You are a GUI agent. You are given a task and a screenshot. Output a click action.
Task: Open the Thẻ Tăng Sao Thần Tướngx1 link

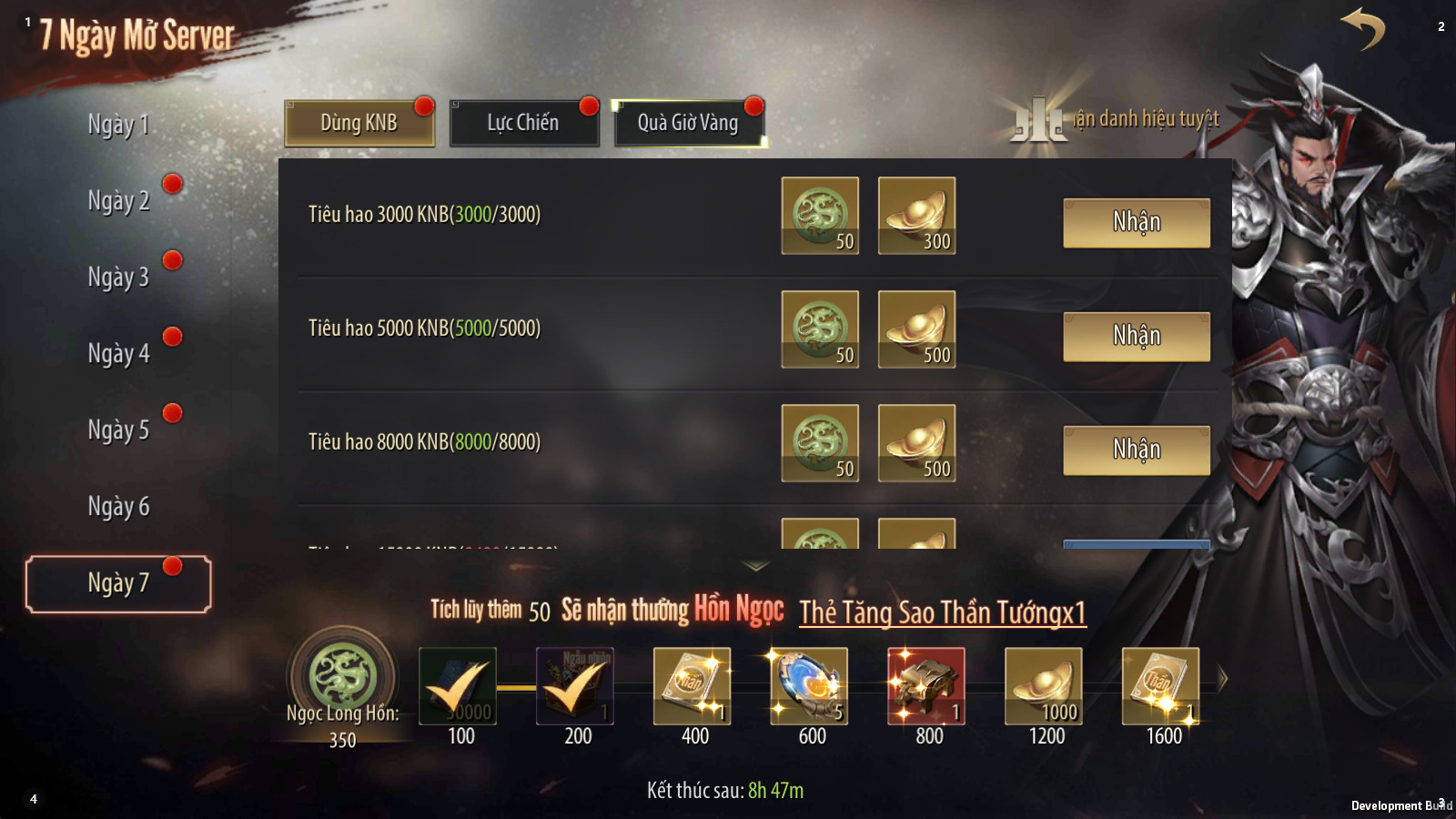(943, 613)
